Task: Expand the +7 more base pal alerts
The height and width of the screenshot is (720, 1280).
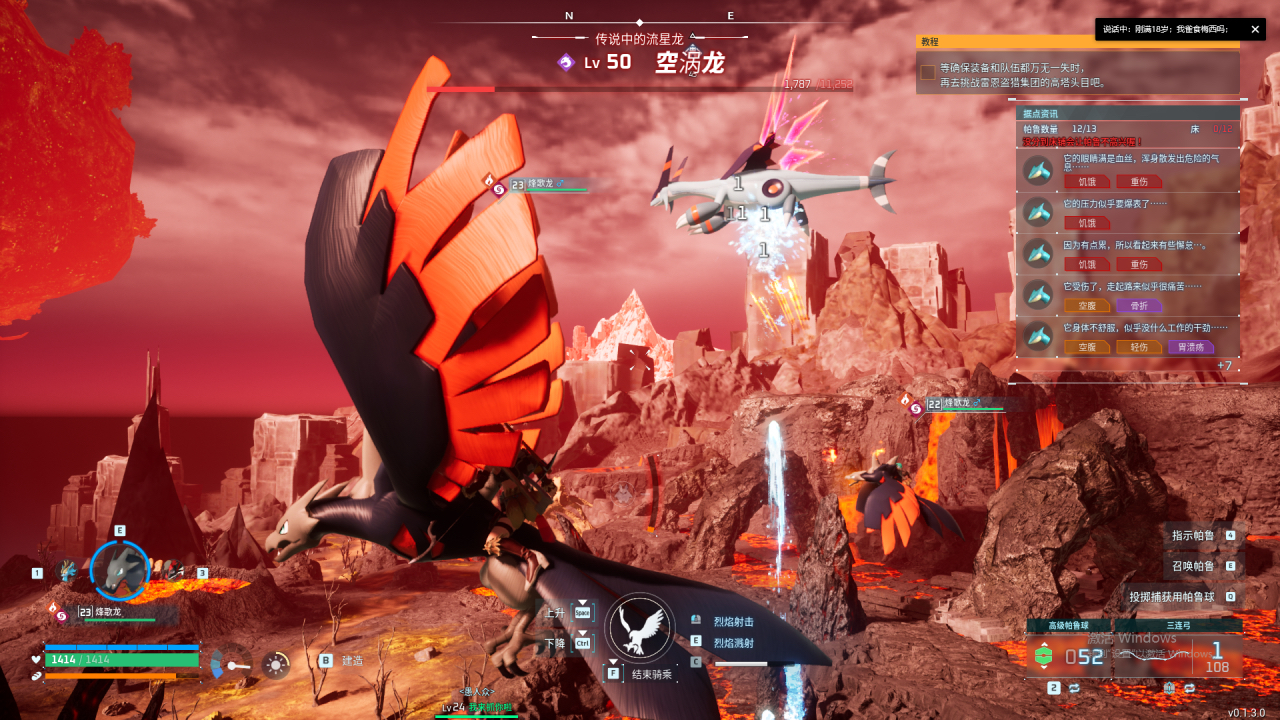Action: 1224,366
